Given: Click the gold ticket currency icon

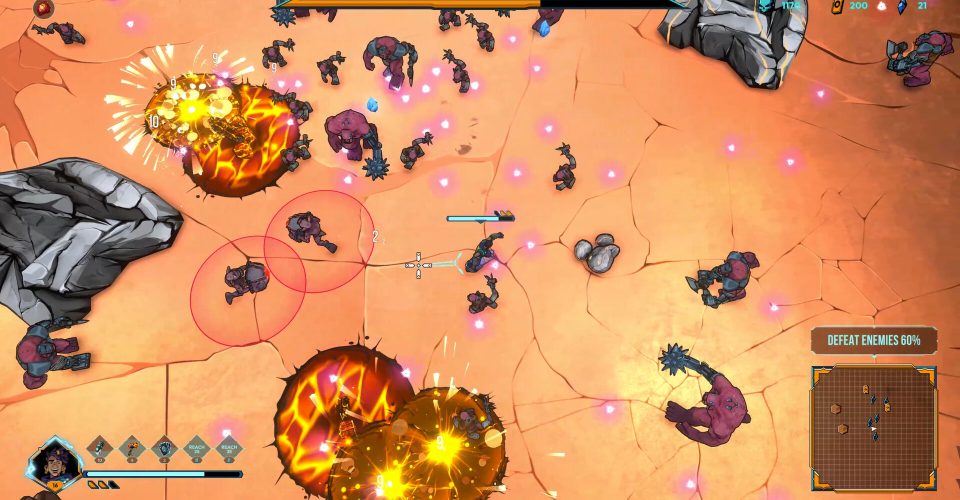Looking at the screenshot, I should pyautogui.click(x=837, y=6).
